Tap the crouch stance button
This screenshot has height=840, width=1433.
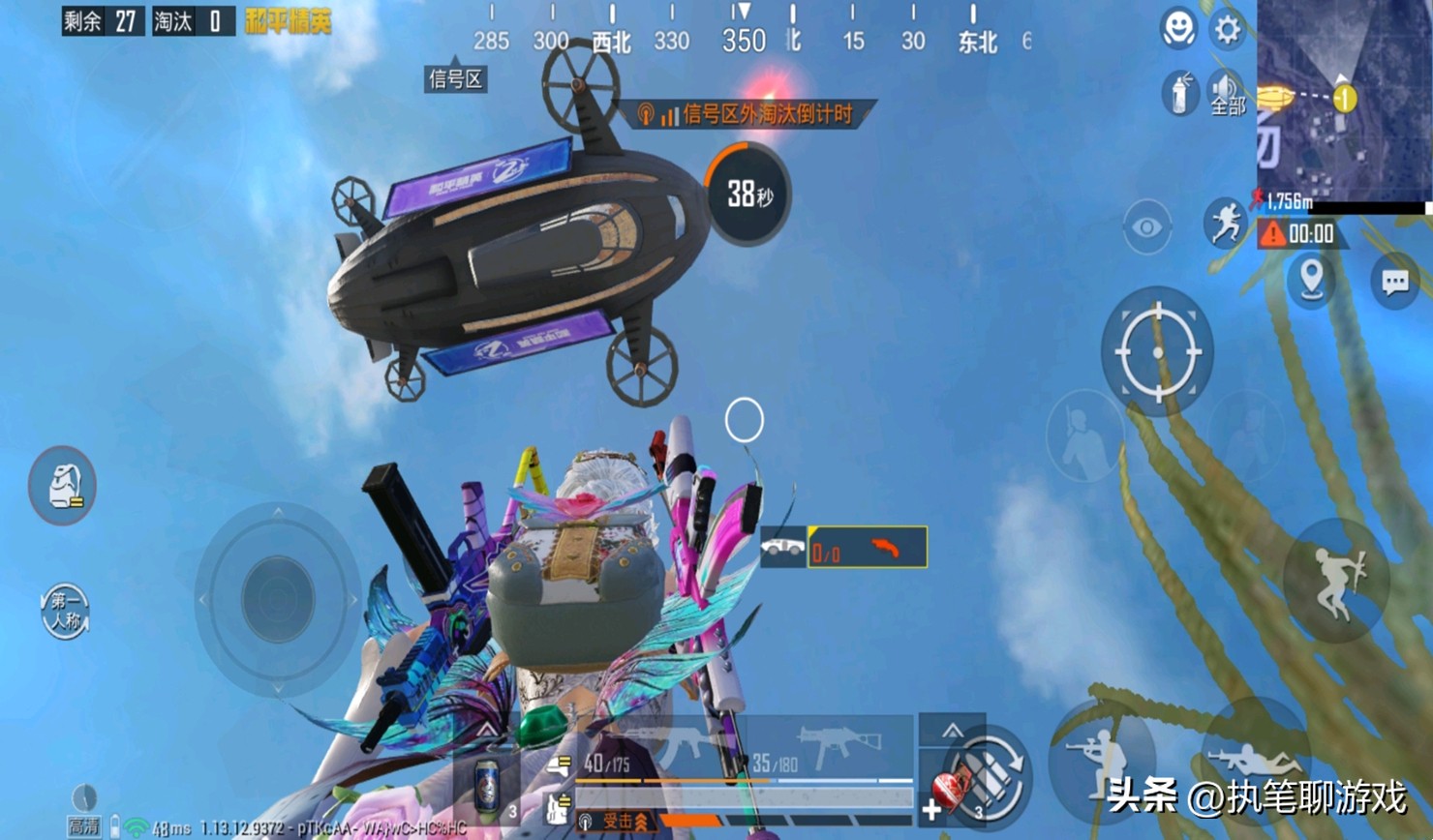(x=1102, y=757)
